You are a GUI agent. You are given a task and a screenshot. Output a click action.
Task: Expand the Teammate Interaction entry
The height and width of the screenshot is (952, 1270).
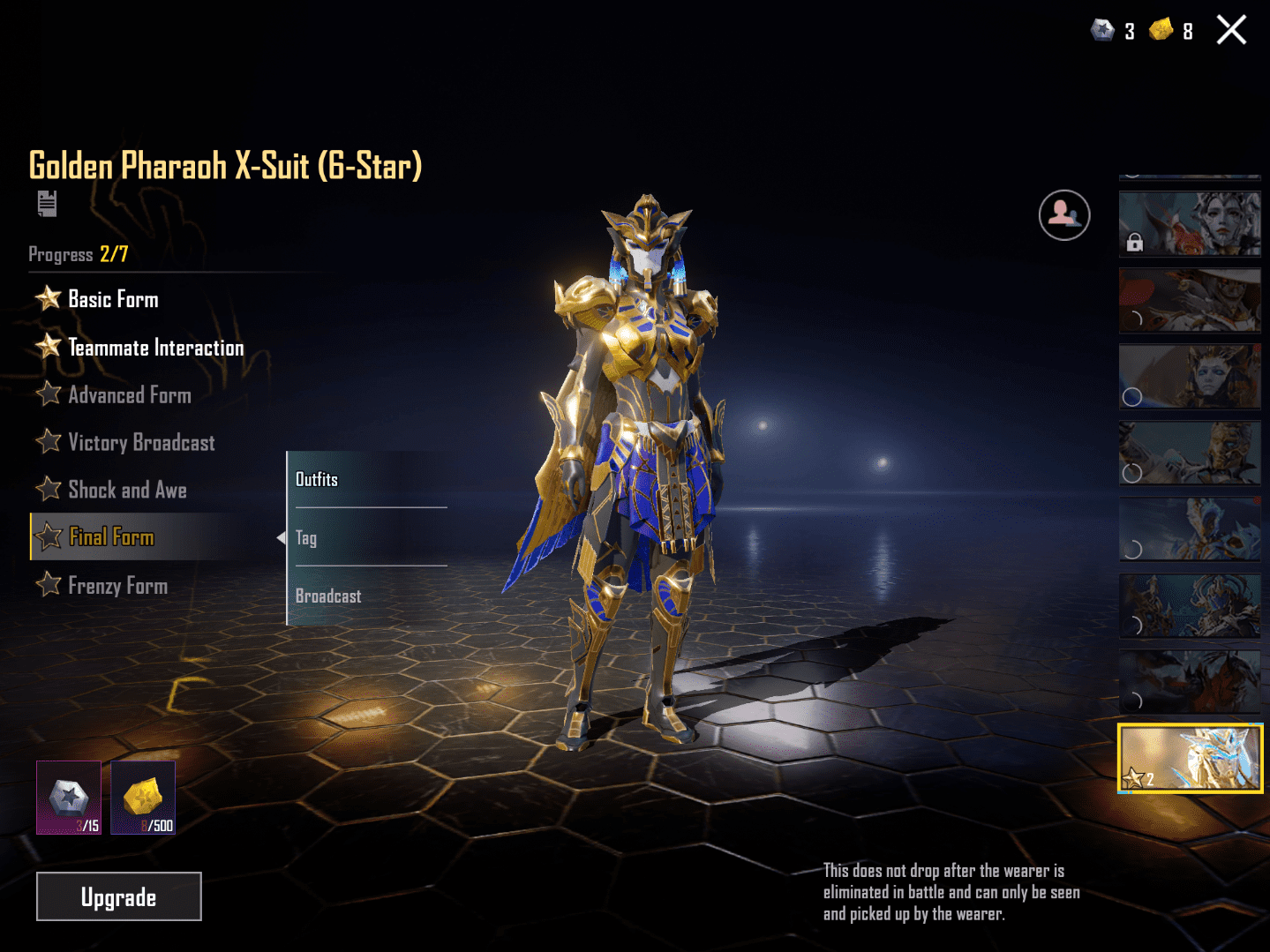click(x=155, y=347)
